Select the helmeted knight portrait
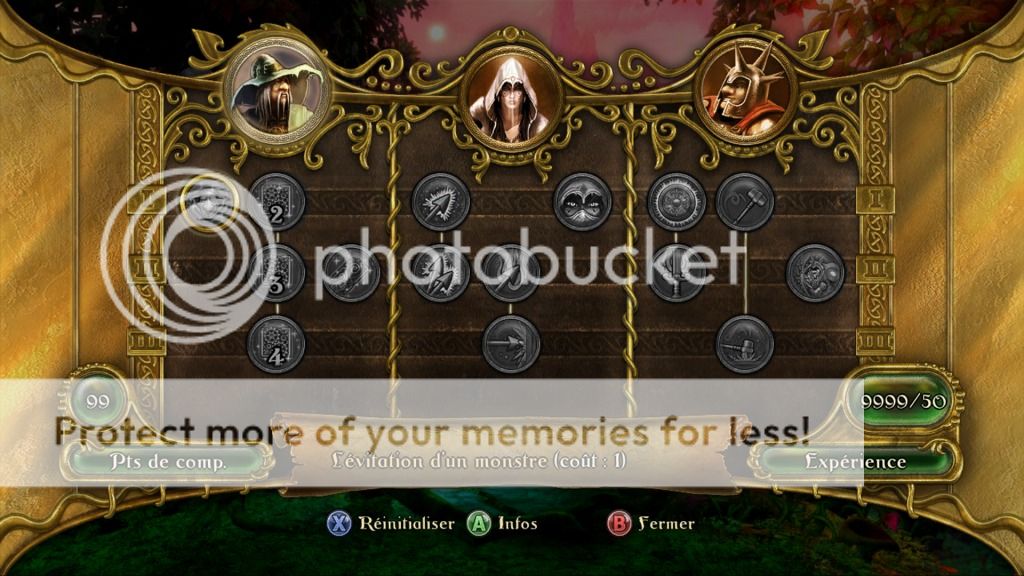 tap(745, 92)
